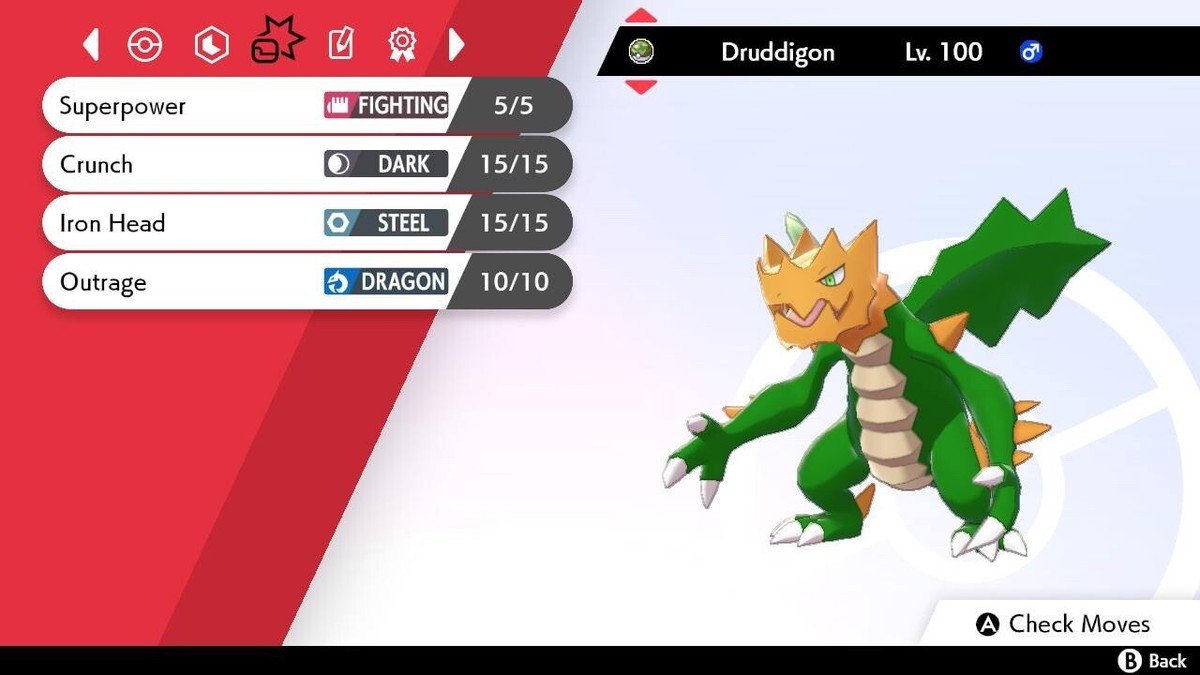Switch to the trainer memo tab

pyautogui.click(x=340, y=44)
